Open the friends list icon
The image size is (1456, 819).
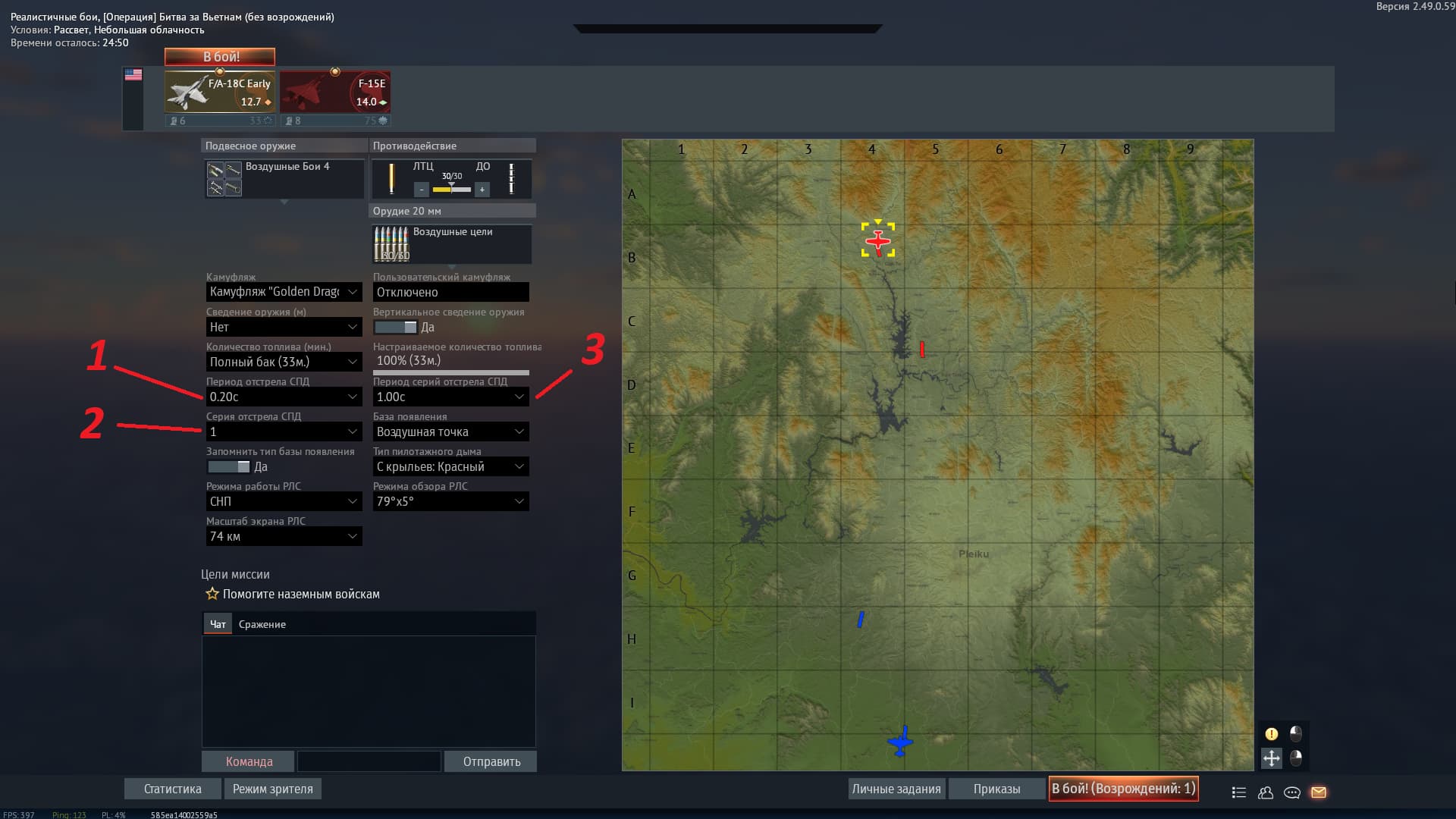coord(1265,792)
